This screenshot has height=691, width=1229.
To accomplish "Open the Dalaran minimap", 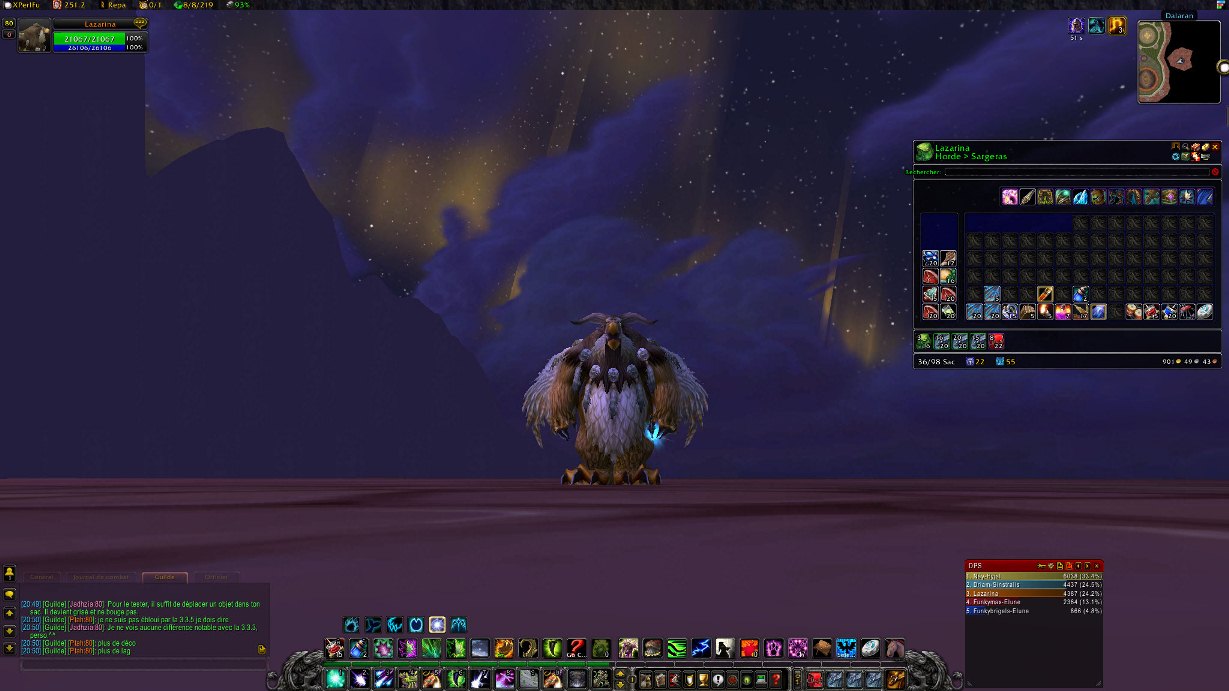I will pos(1179,61).
